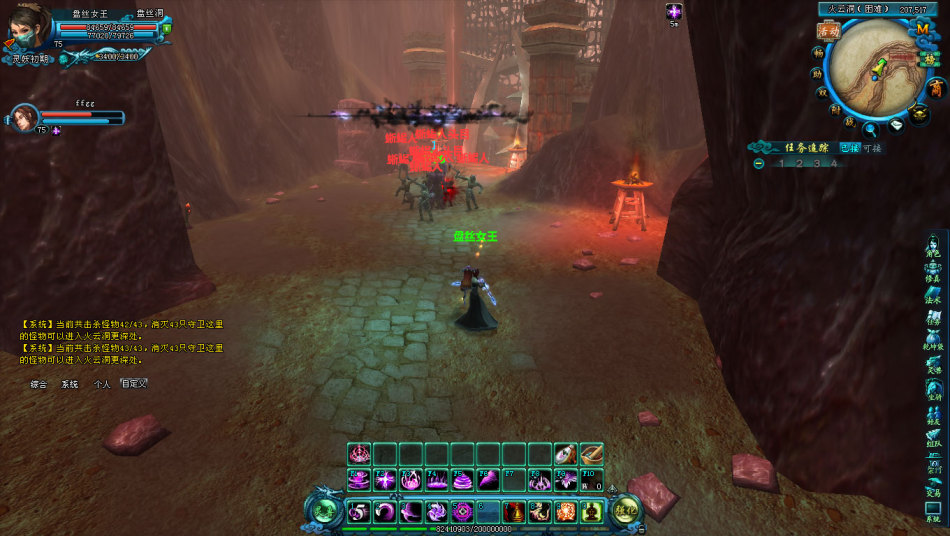Switch to the 可接 available quests tab
The width and height of the screenshot is (950, 536).
pos(872,147)
